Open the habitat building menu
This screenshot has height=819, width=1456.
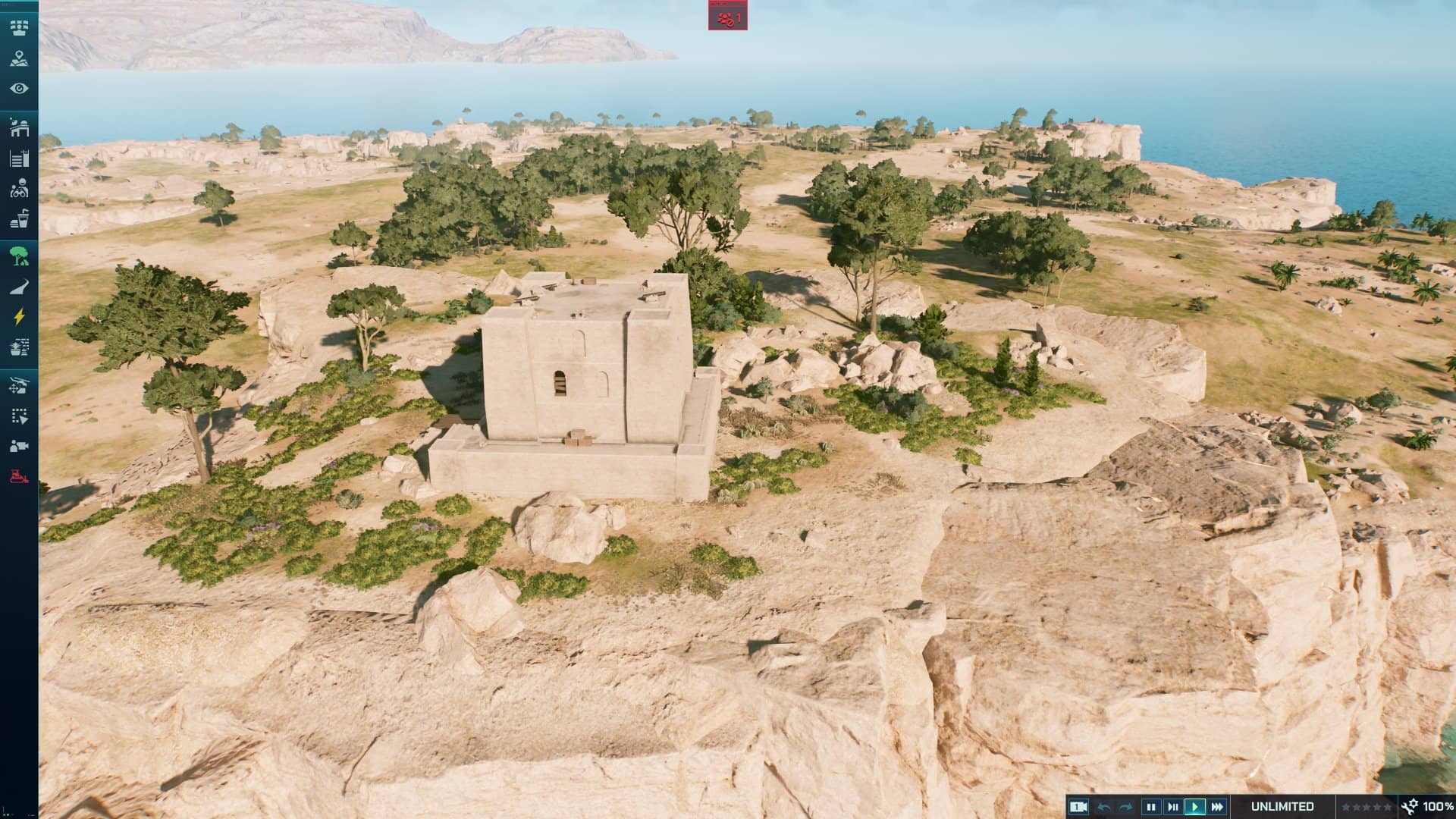pyautogui.click(x=19, y=127)
